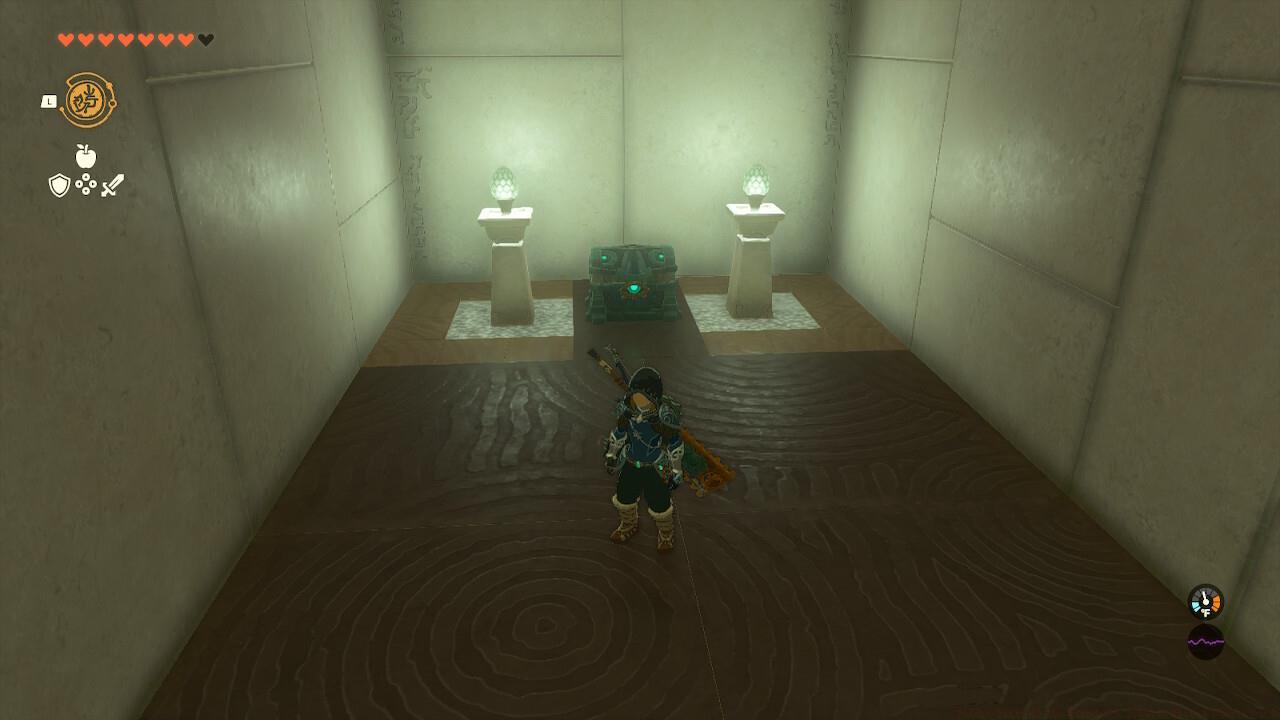The height and width of the screenshot is (720, 1280).
Task: Click the L button prompt beside the rune
Action: (49, 101)
